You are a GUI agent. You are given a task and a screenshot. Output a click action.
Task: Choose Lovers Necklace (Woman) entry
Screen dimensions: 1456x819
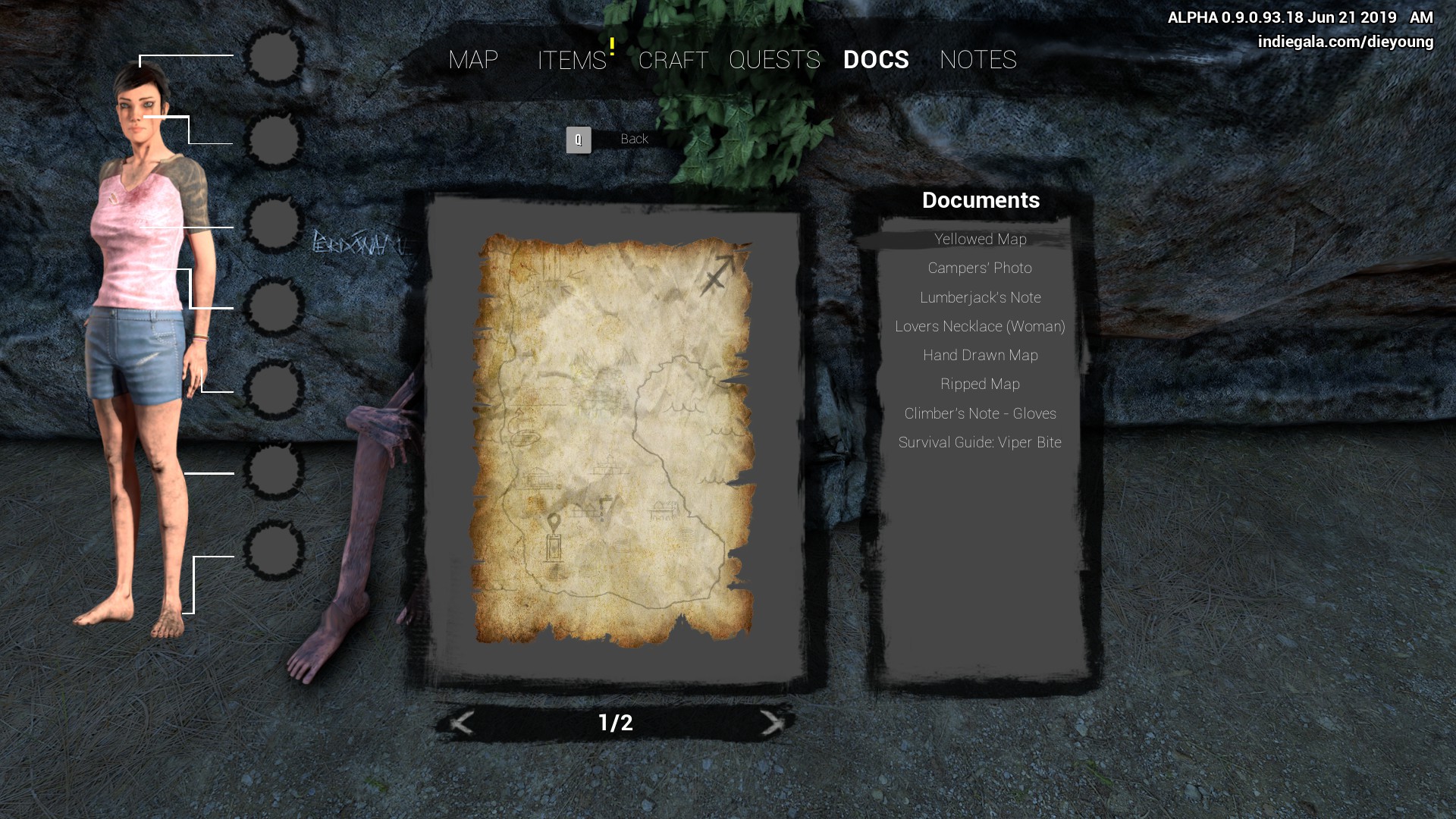tap(980, 326)
